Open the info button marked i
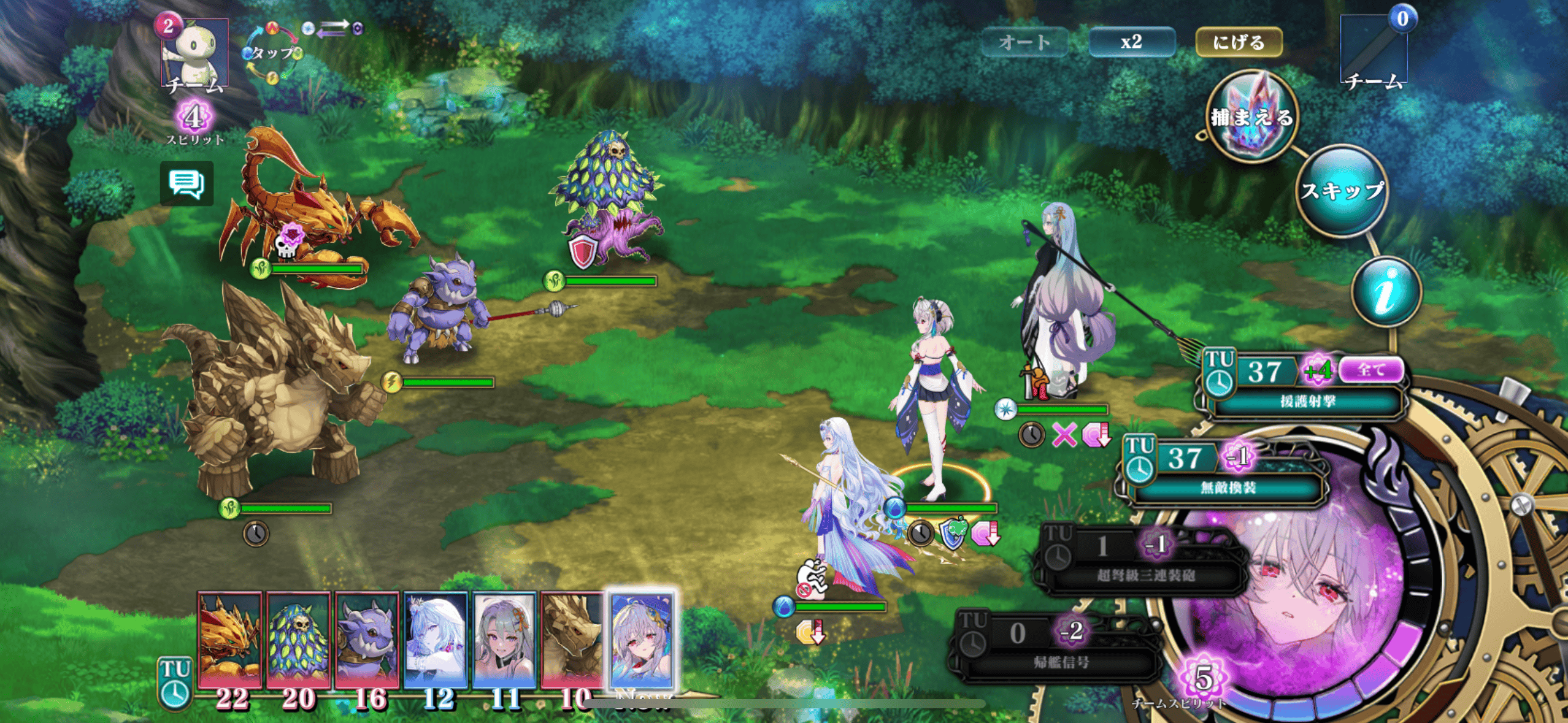 tap(1386, 293)
